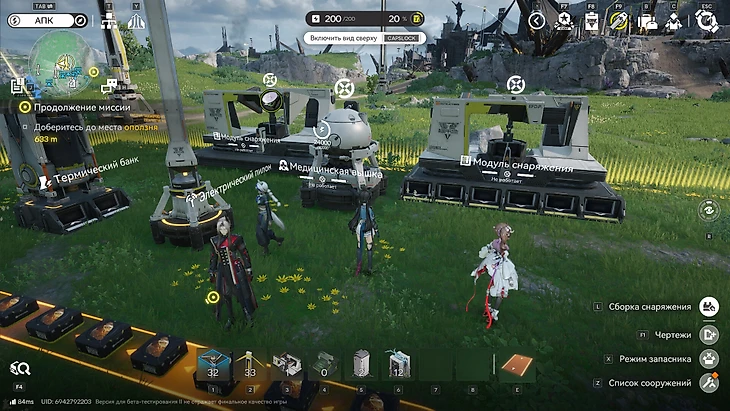Open the "Чертежи" blueprints button
This screenshot has height=411, width=730.
(709, 333)
